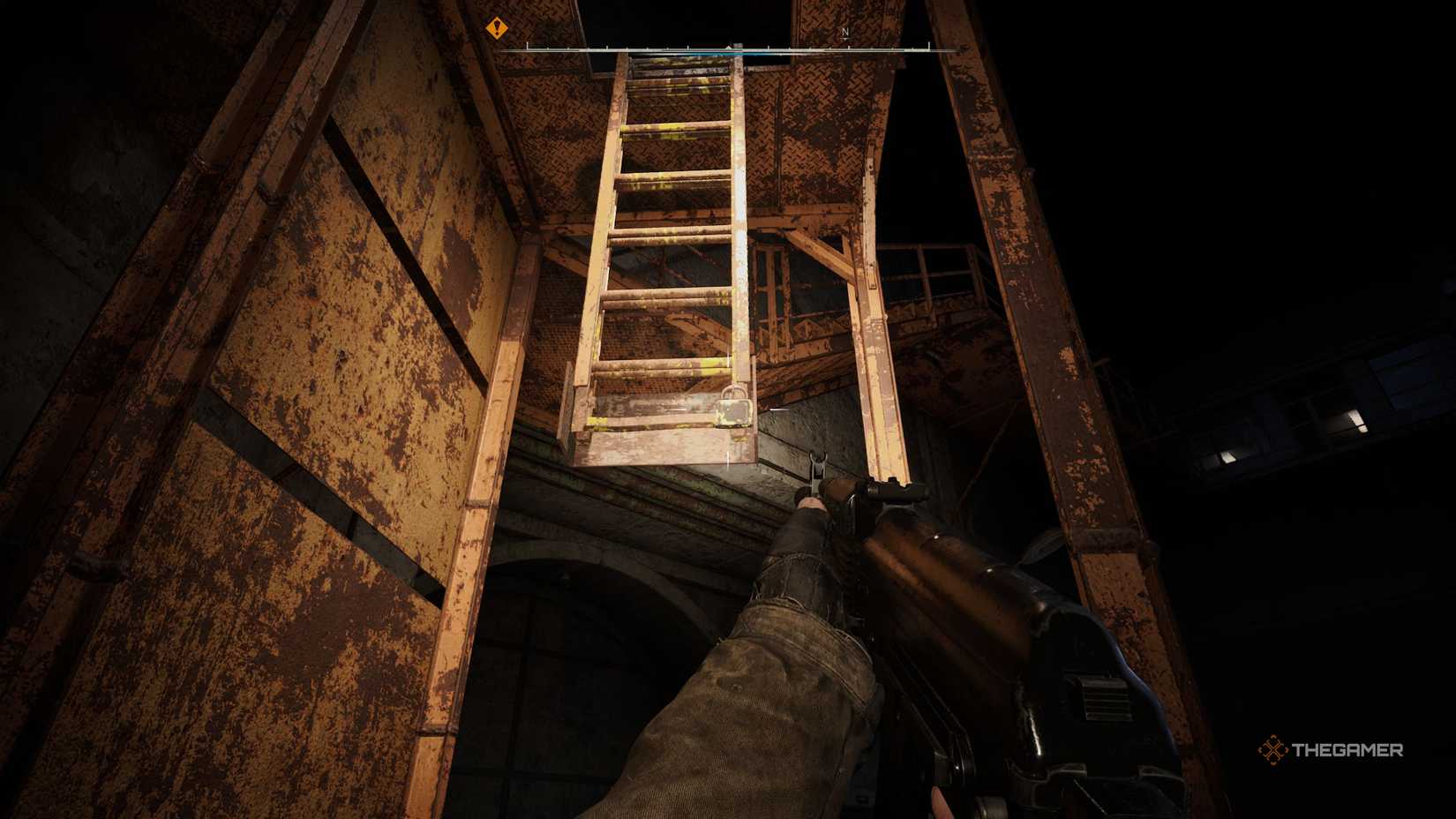Select the THEGAMER watermark text
Viewport: 1456px width, 819px height.
click(1346, 752)
